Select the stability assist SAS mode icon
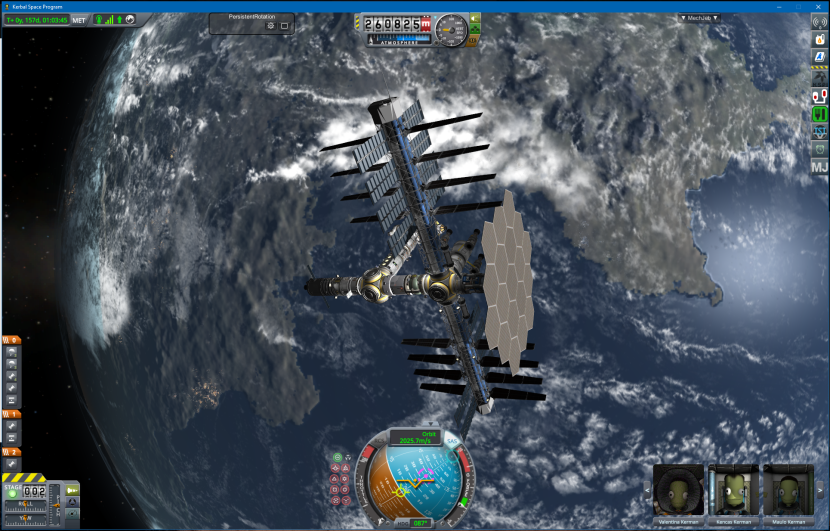 [337, 458]
